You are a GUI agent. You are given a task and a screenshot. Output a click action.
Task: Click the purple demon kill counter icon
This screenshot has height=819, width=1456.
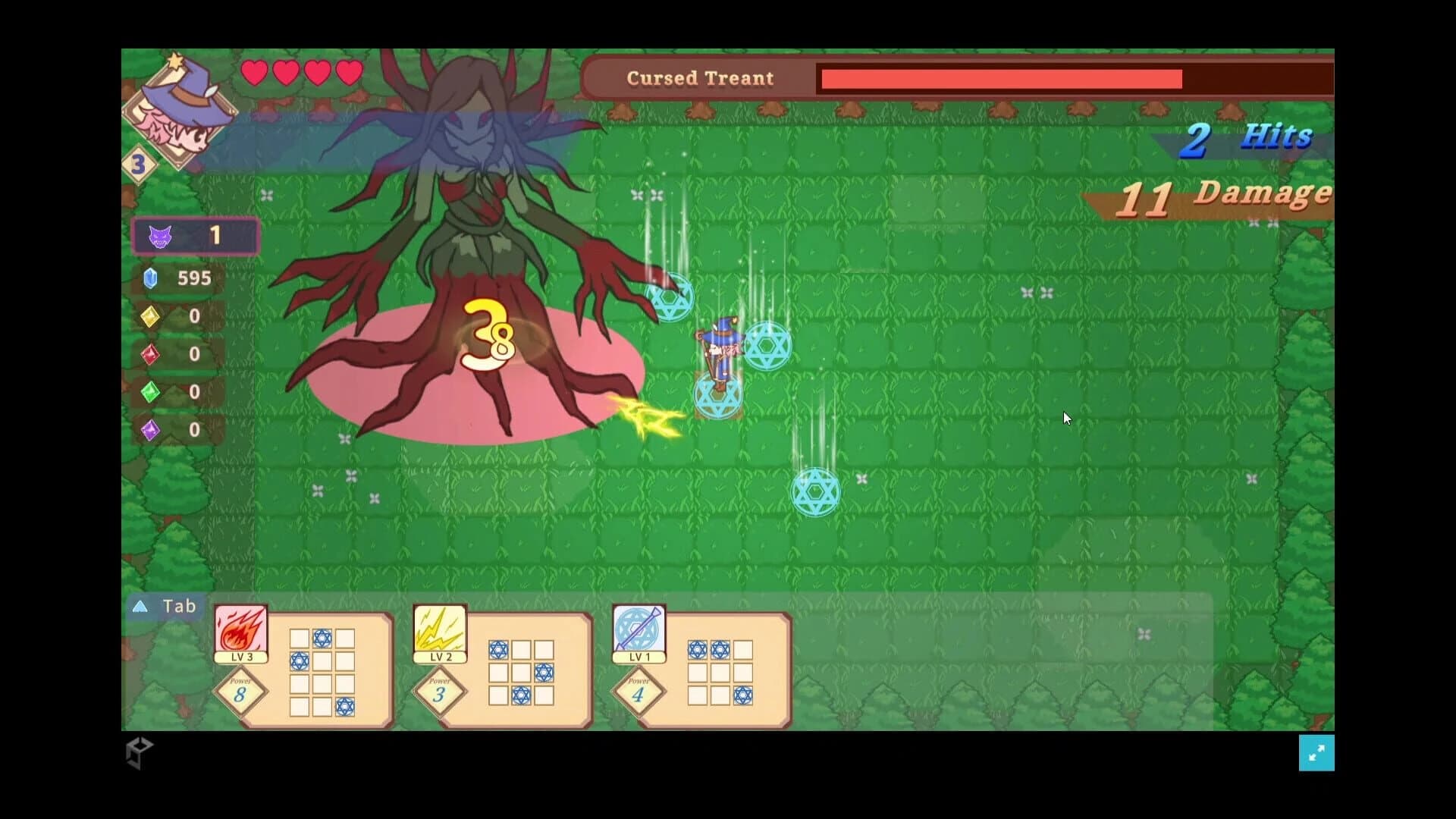159,236
